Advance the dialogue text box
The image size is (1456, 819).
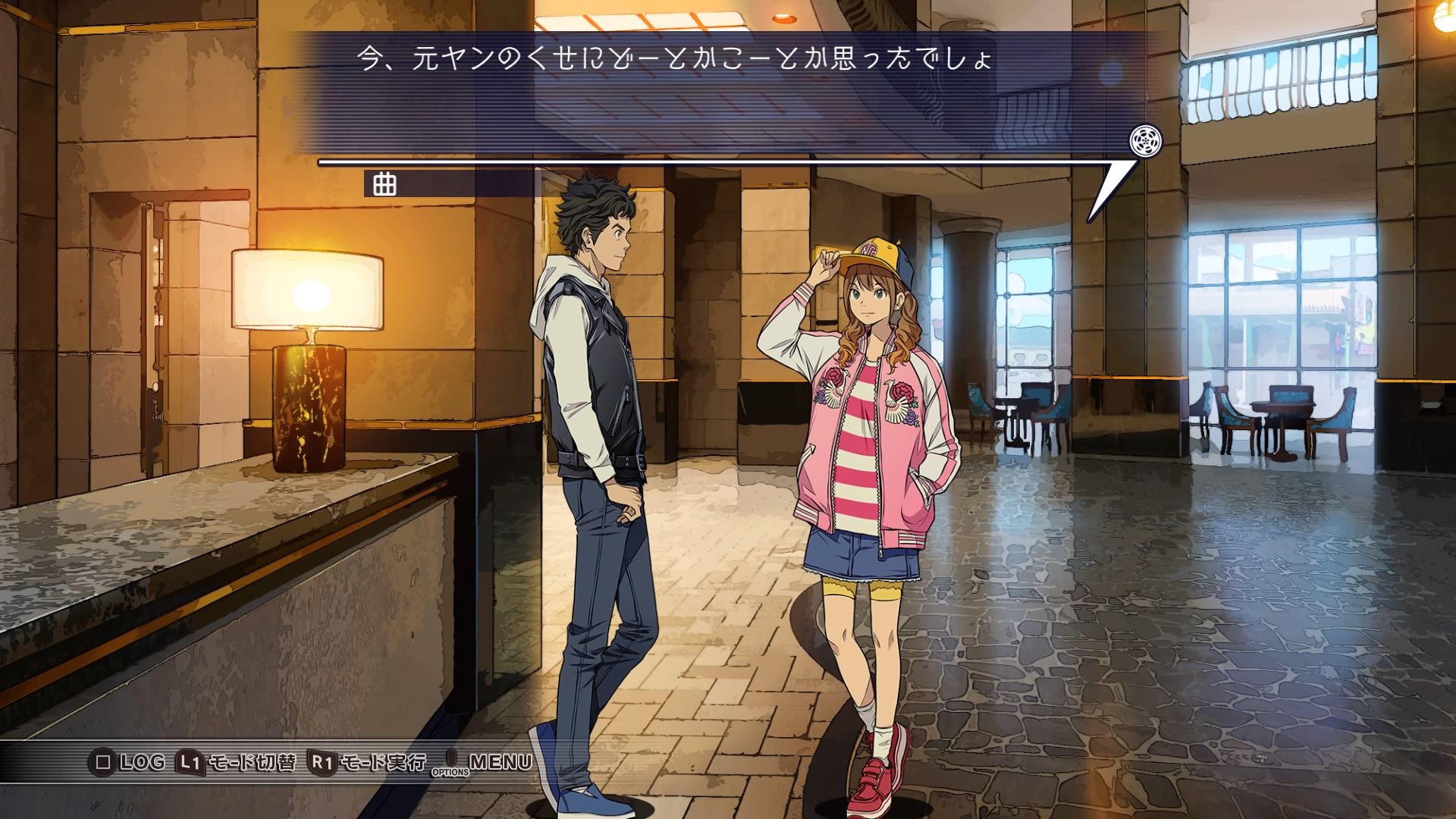pos(713,91)
